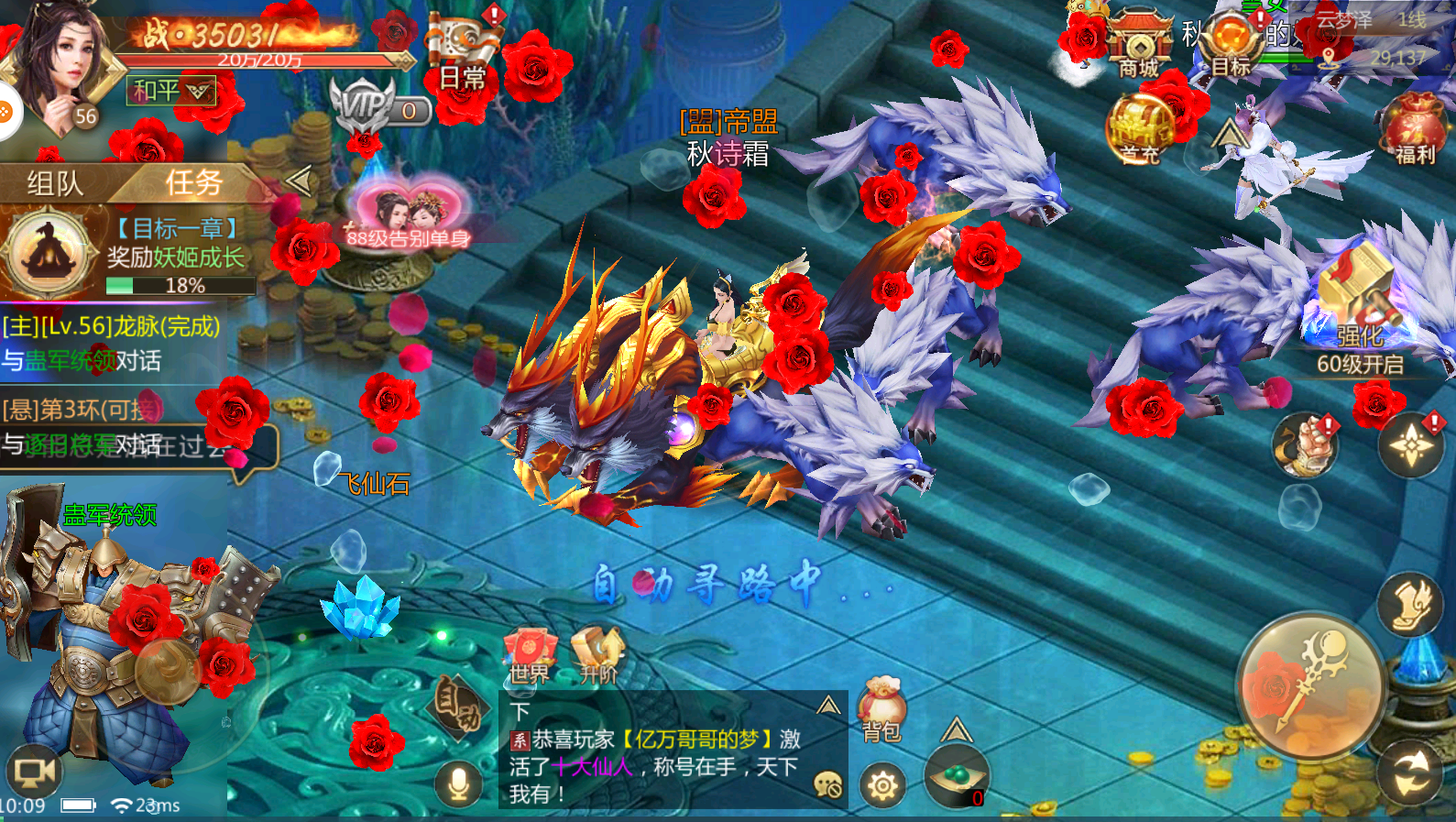This screenshot has height=822, width=1456.
Task: Switch to the 任务 quest tab
Action: click(x=193, y=183)
